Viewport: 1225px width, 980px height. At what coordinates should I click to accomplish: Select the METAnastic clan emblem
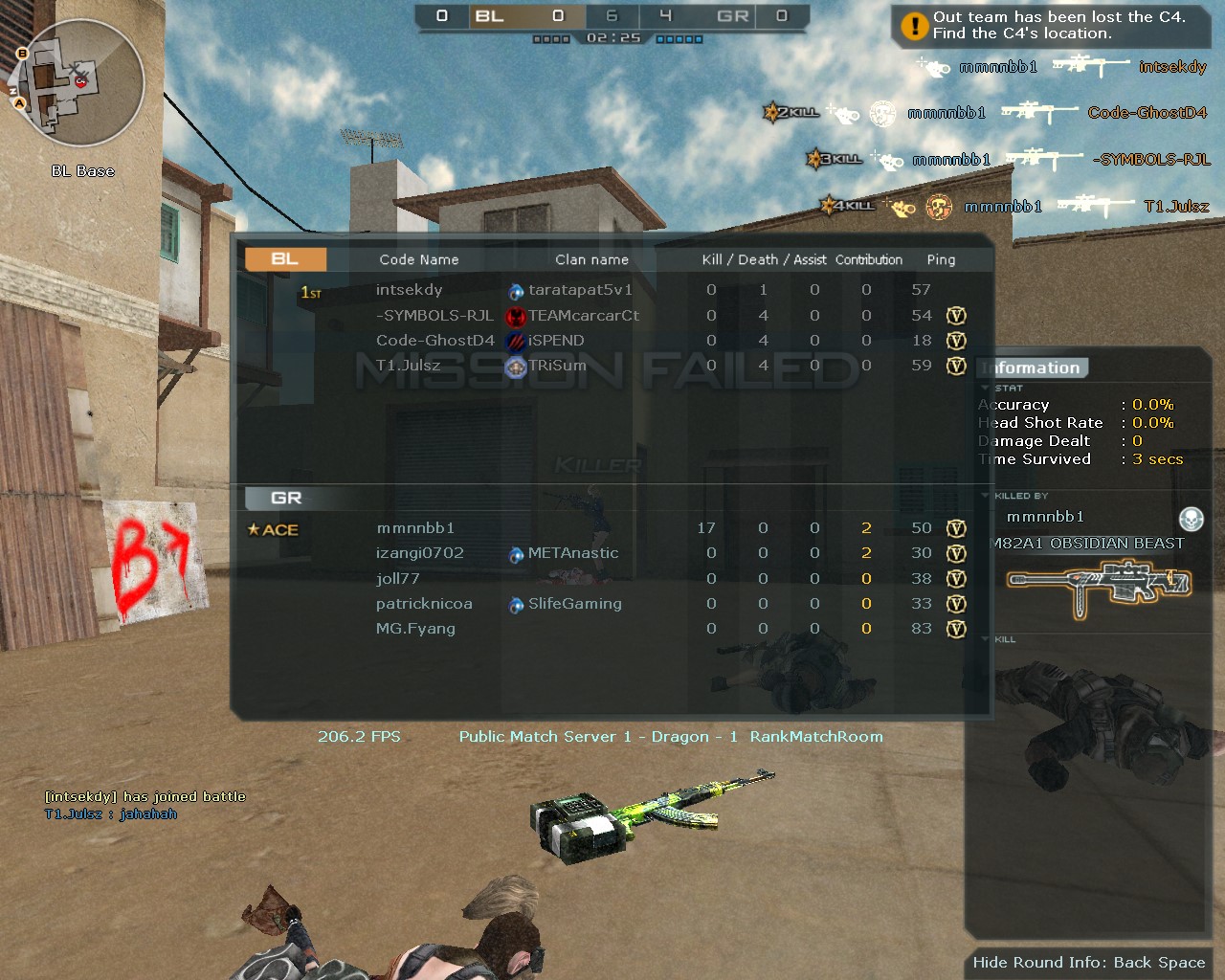point(514,553)
